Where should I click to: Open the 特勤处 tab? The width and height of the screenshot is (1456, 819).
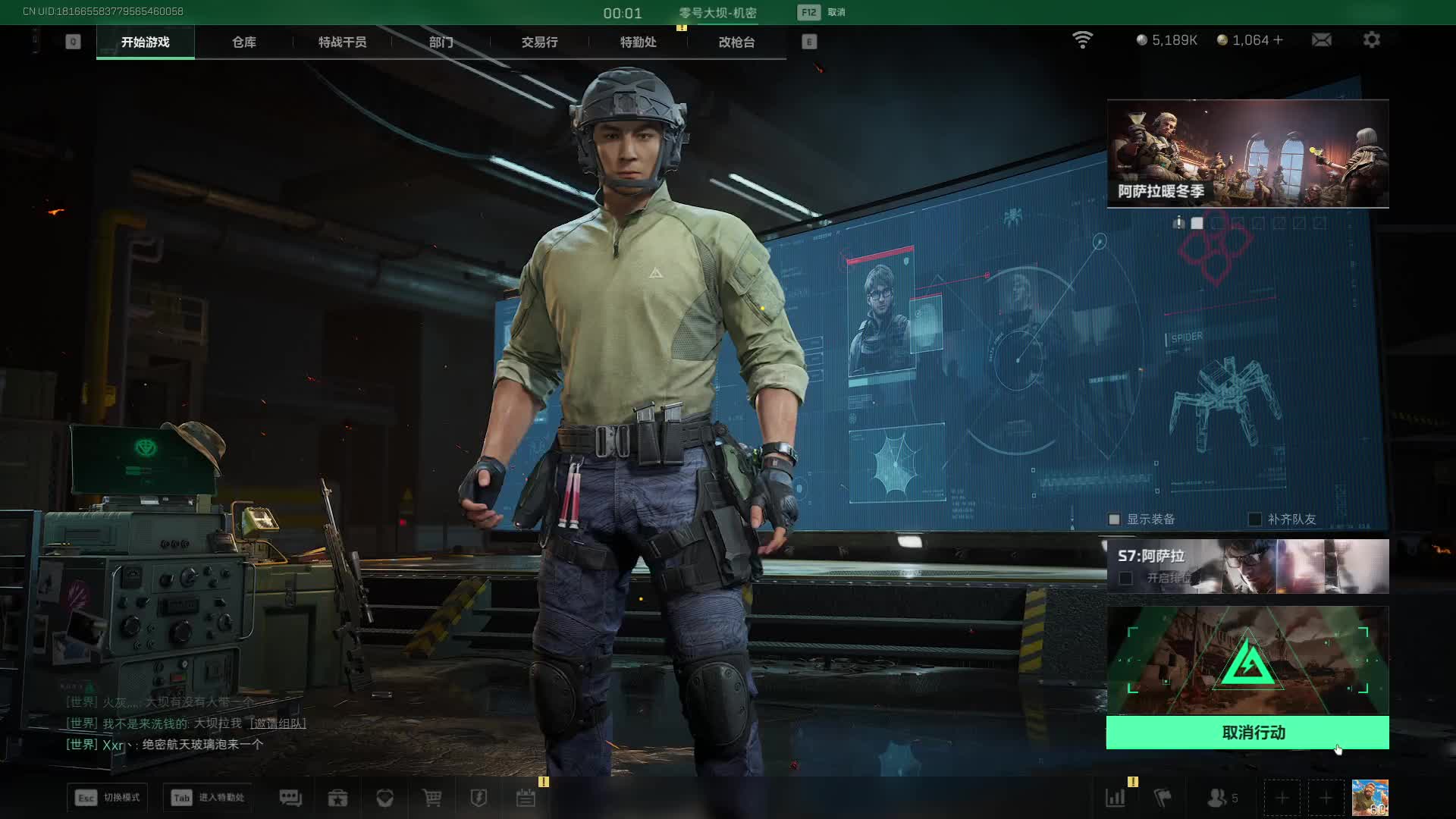(x=638, y=42)
